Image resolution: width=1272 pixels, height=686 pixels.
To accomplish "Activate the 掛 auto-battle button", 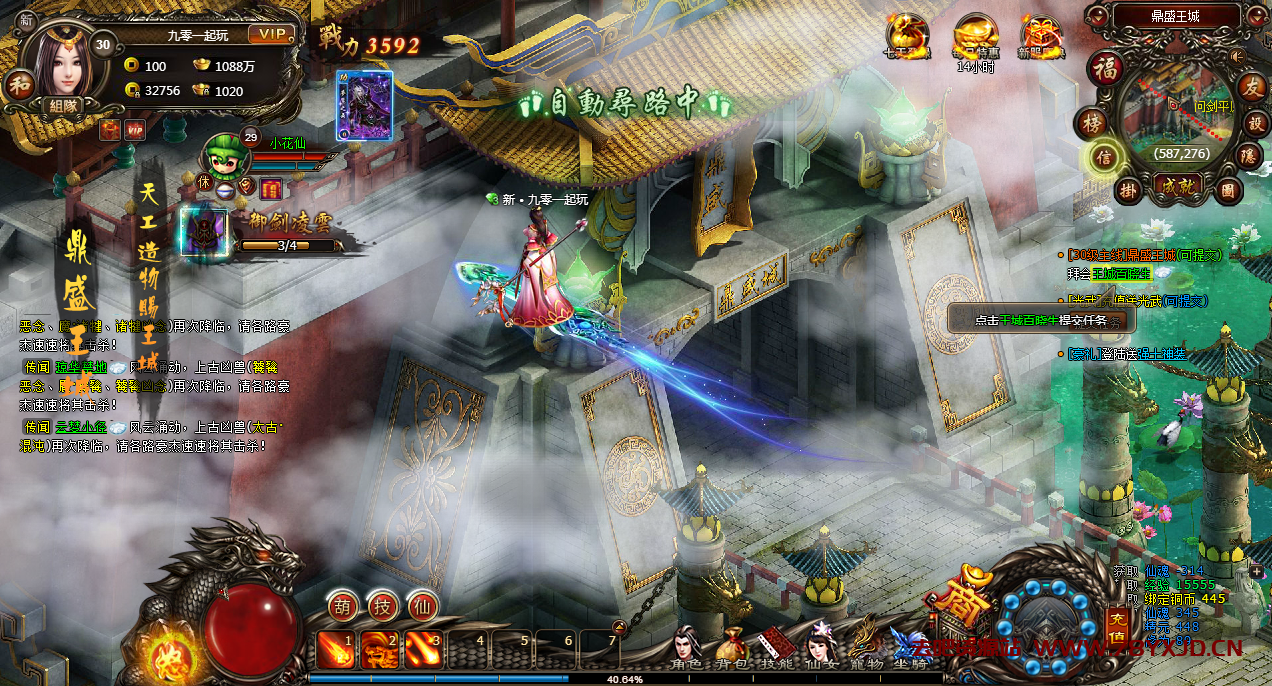I will point(1127,188).
